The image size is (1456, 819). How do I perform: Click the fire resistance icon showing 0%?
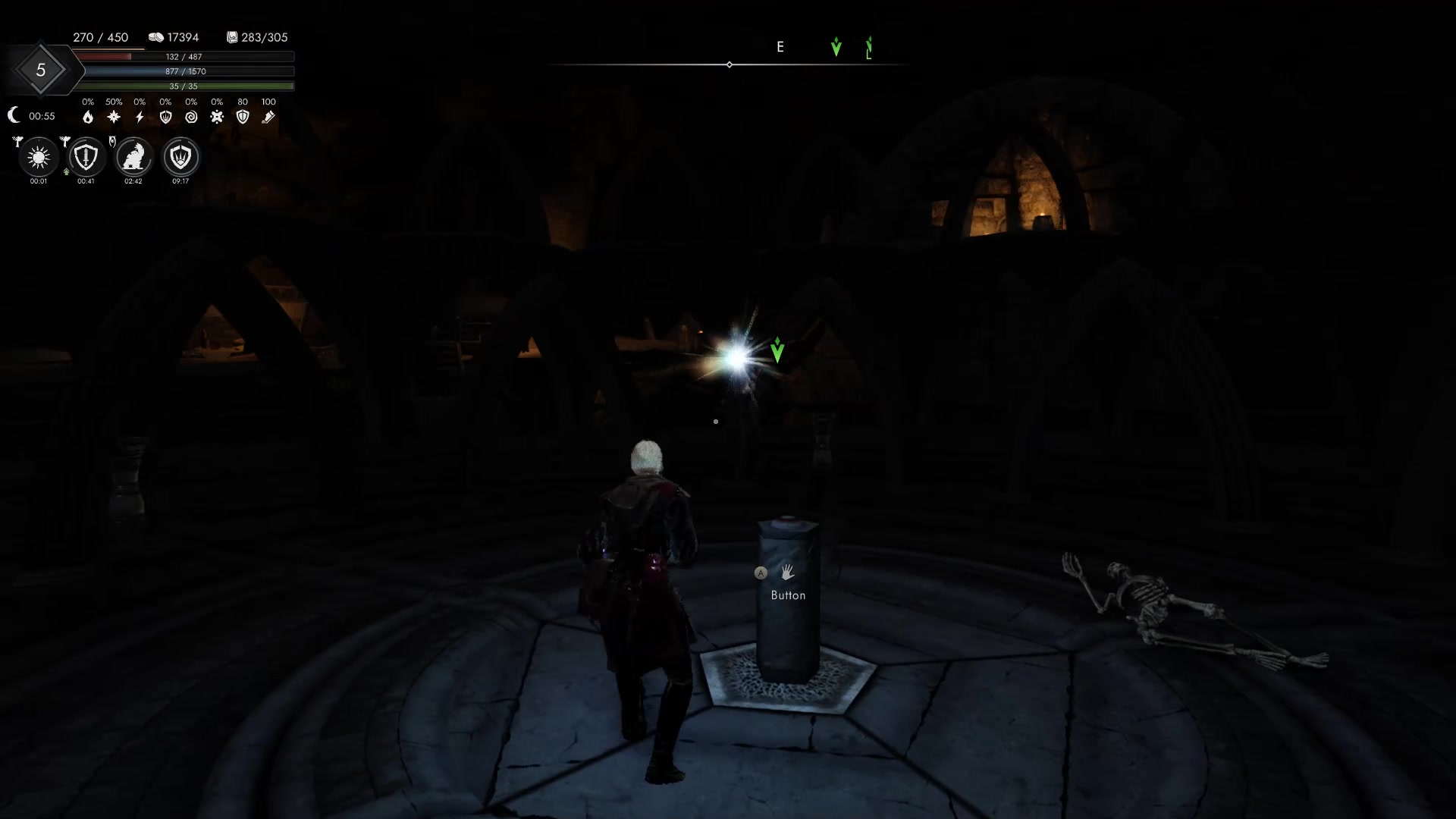(x=88, y=116)
